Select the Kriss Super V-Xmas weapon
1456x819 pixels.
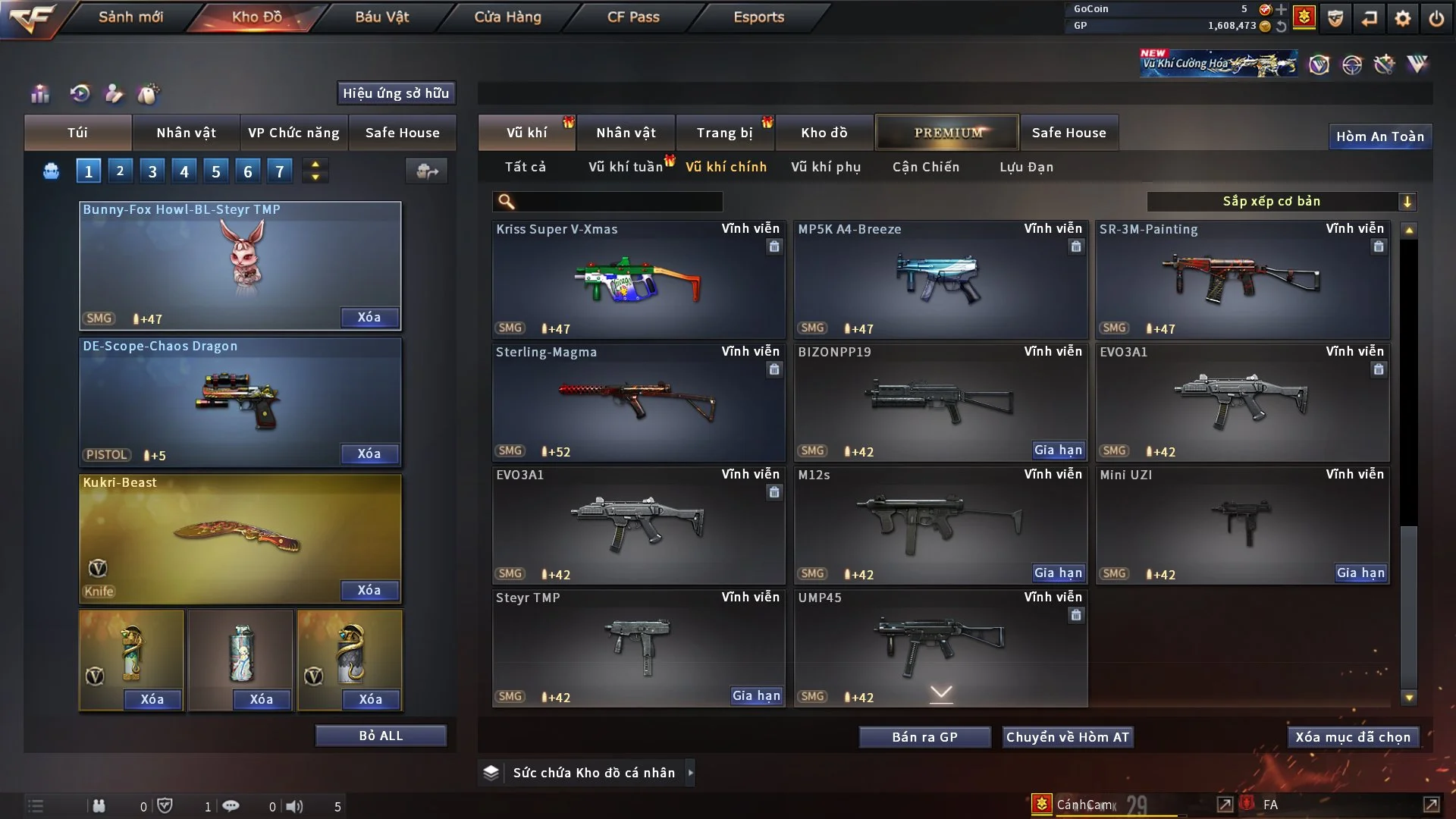coord(638,280)
